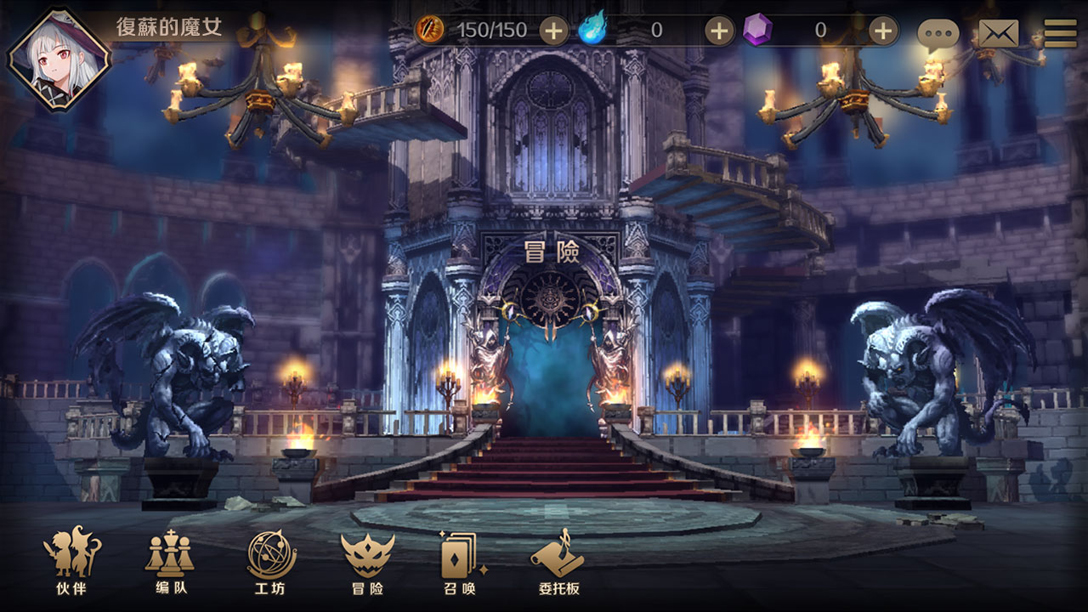Click the white-haired witch player avatar
1088x612 pixels.
pos(58,58)
